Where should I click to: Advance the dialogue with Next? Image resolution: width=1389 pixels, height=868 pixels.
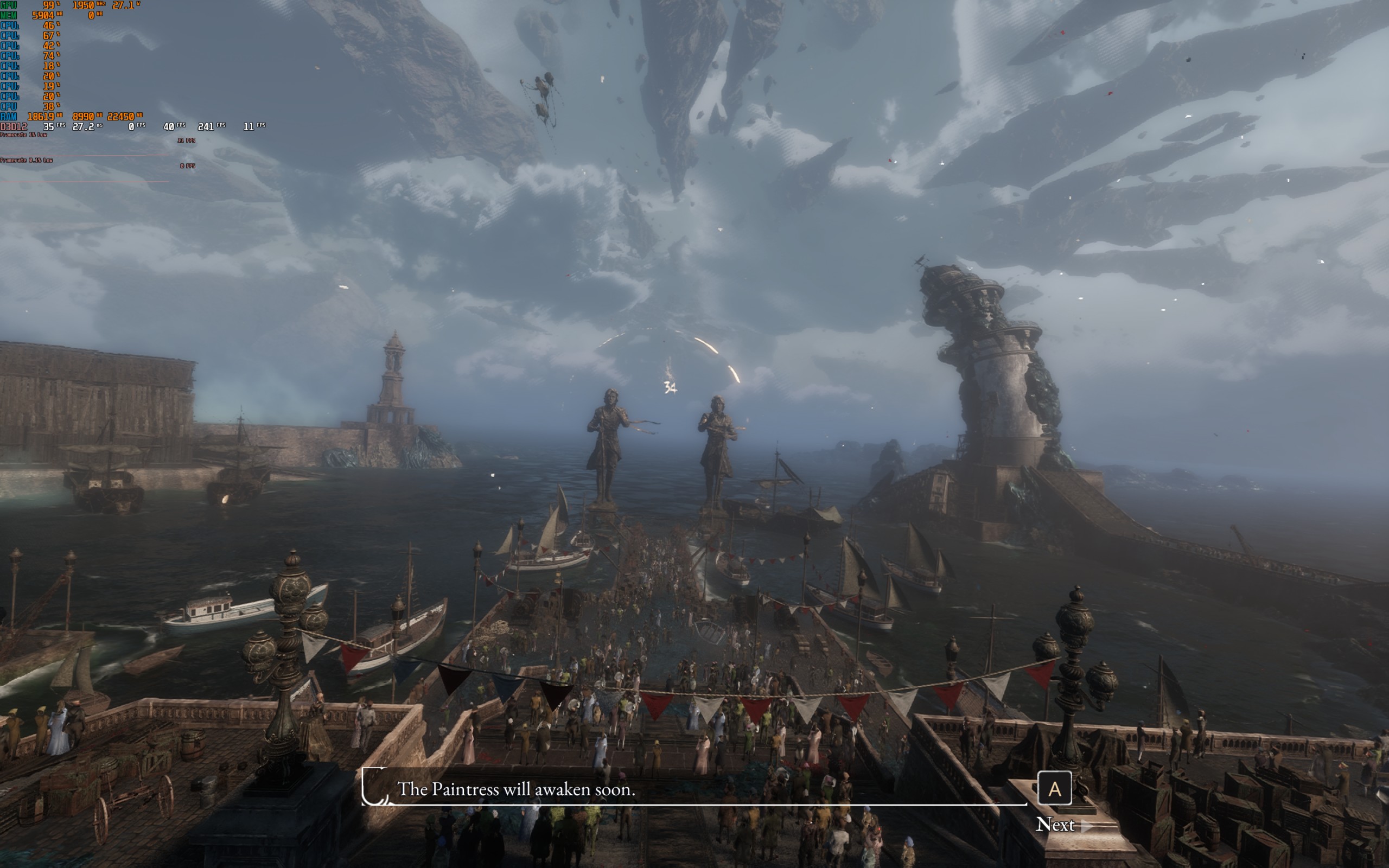[1055, 825]
